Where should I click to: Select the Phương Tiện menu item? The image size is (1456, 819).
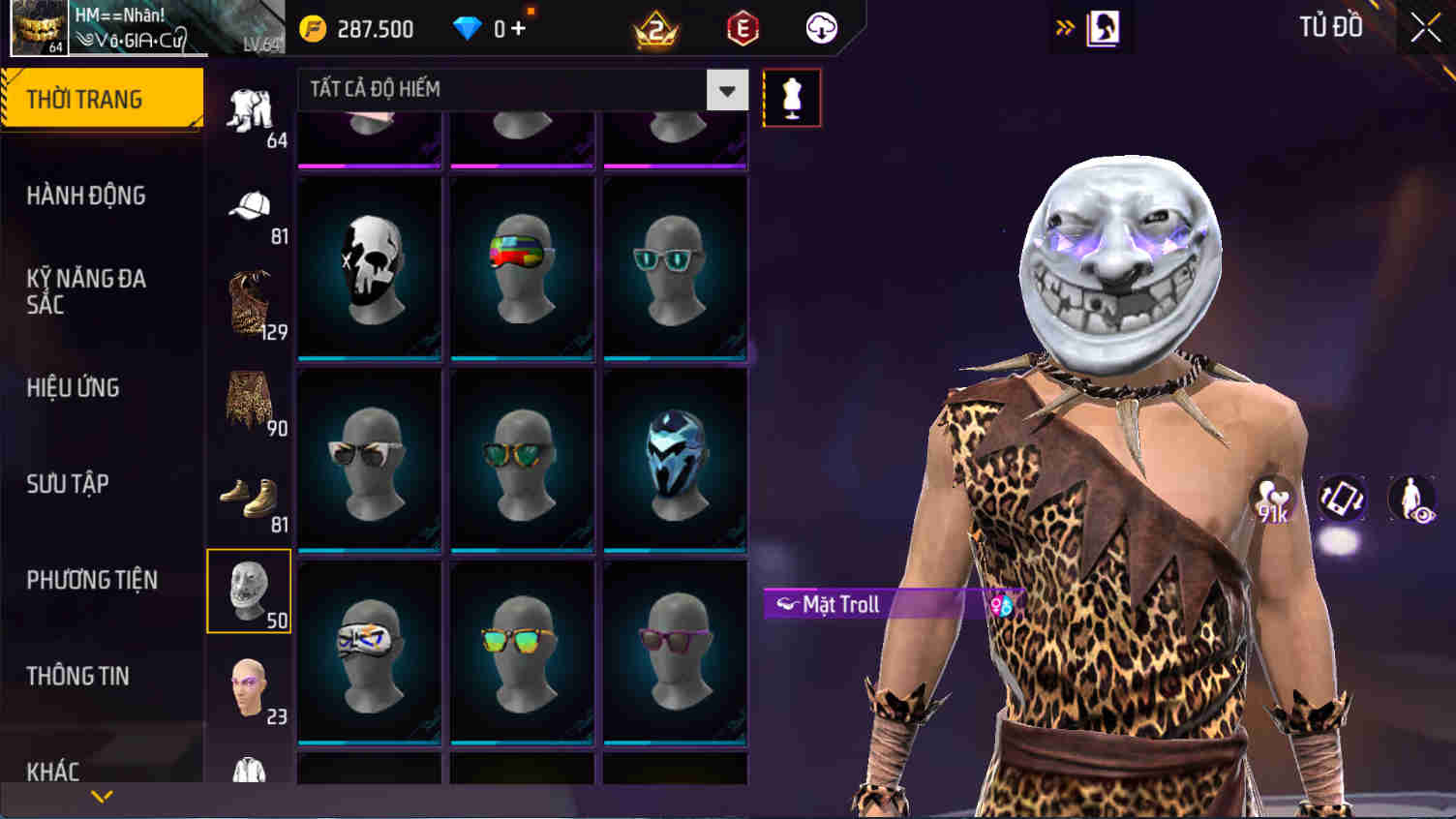(x=93, y=580)
